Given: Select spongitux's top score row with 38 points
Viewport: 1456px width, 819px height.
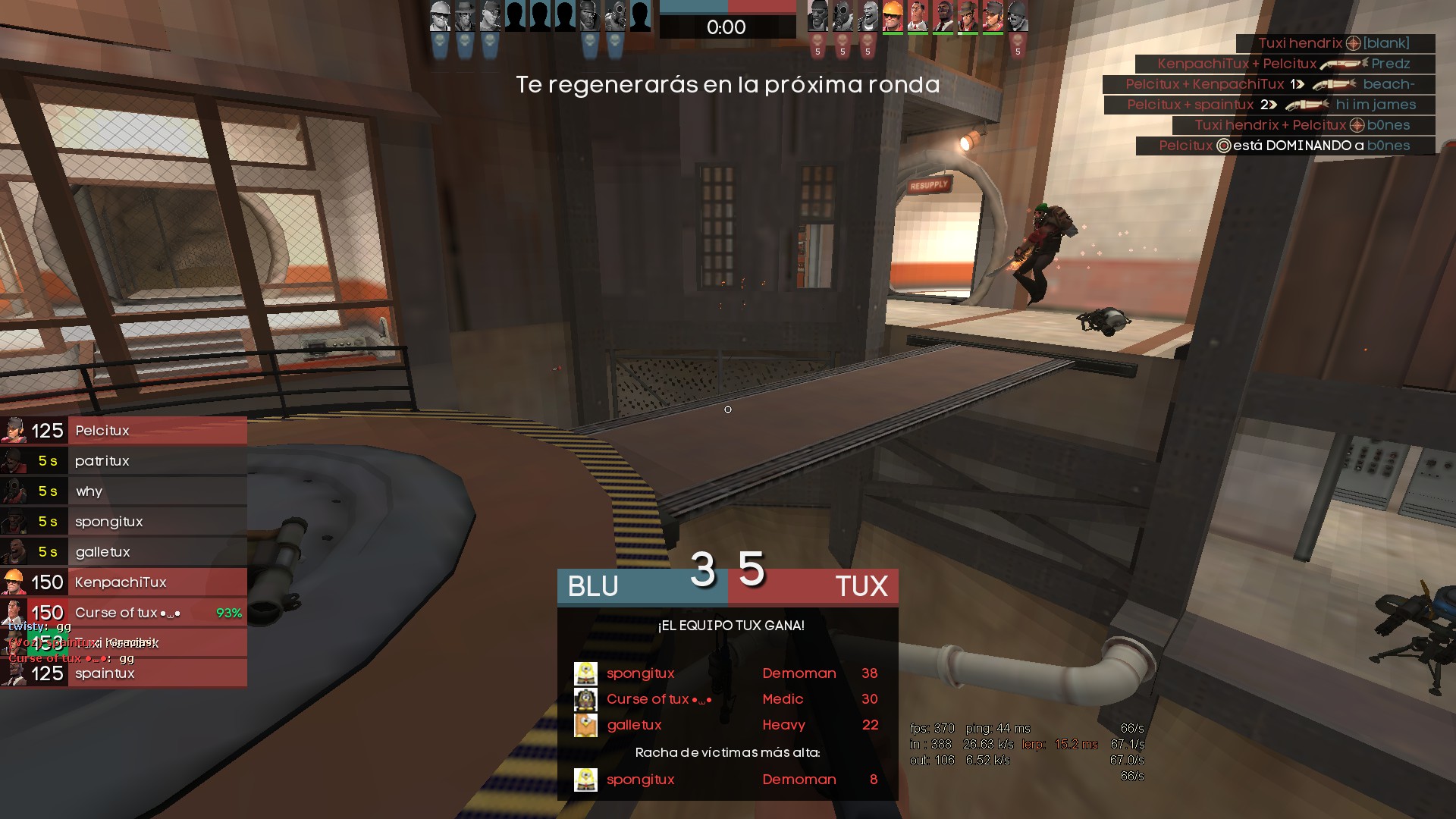Looking at the screenshot, I should (x=726, y=673).
